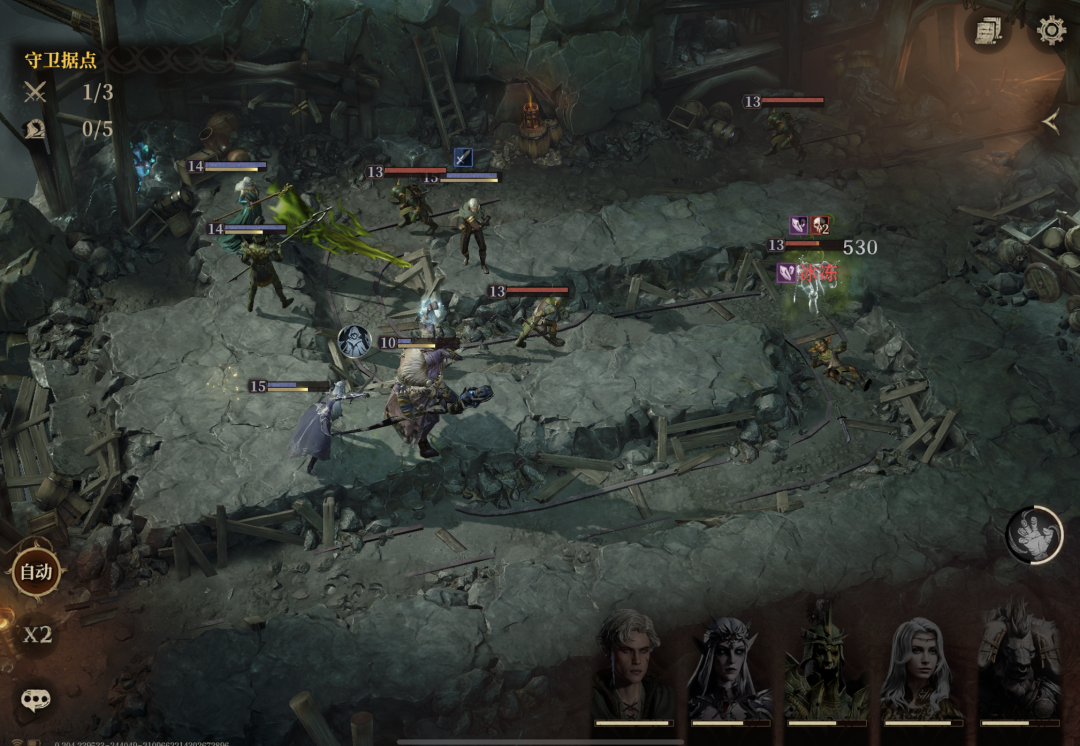Open the battle log scroll icon

pos(989,31)
